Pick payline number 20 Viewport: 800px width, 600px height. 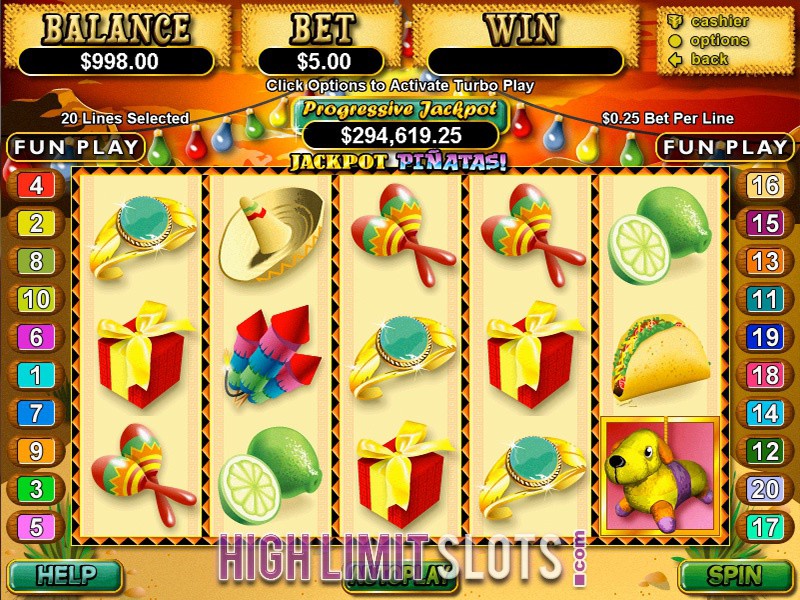tap(765, 489)
